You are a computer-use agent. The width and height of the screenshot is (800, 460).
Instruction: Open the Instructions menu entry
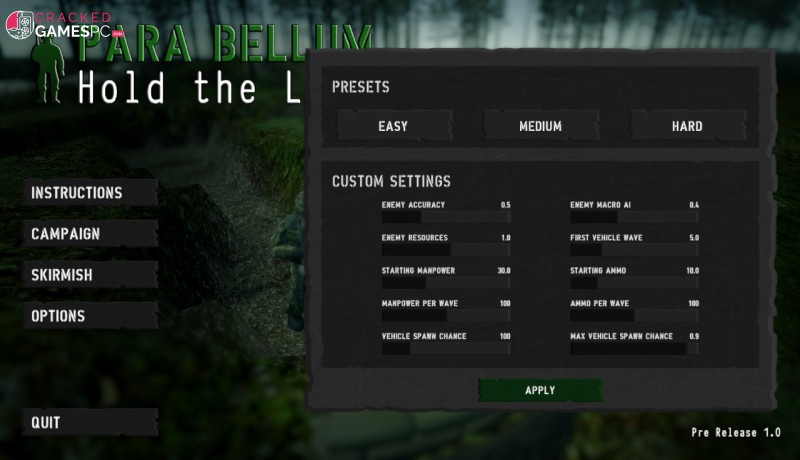[x=77, y=193]
